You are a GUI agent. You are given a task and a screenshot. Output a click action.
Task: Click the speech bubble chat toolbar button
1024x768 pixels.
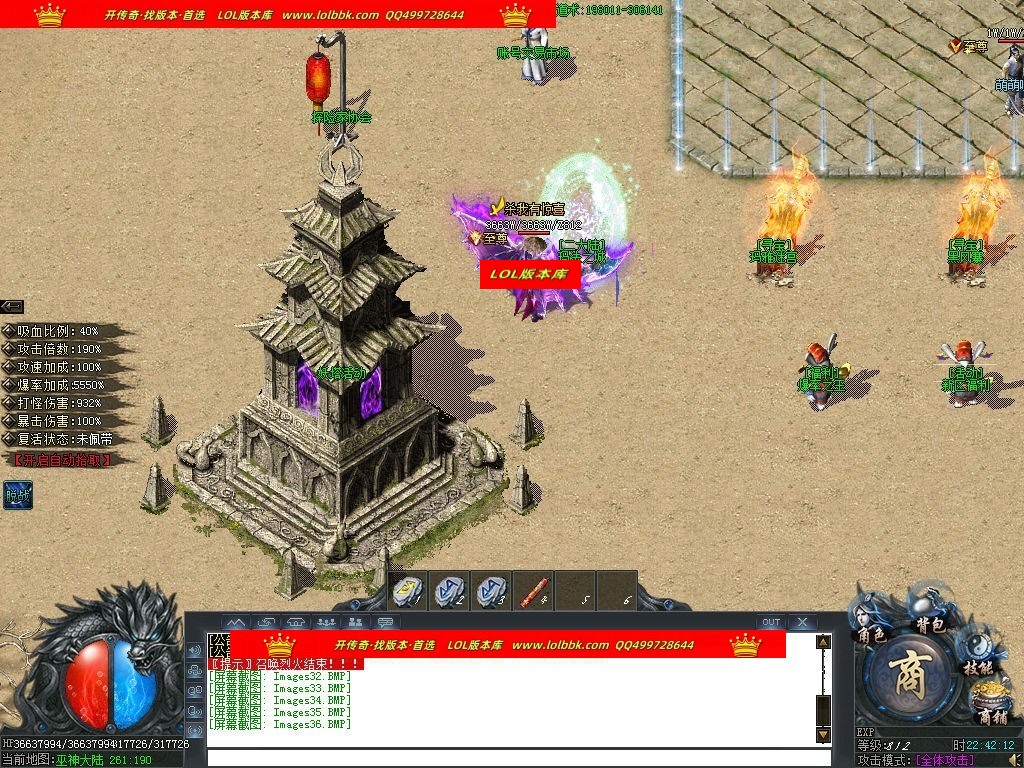tap(385, 623)
